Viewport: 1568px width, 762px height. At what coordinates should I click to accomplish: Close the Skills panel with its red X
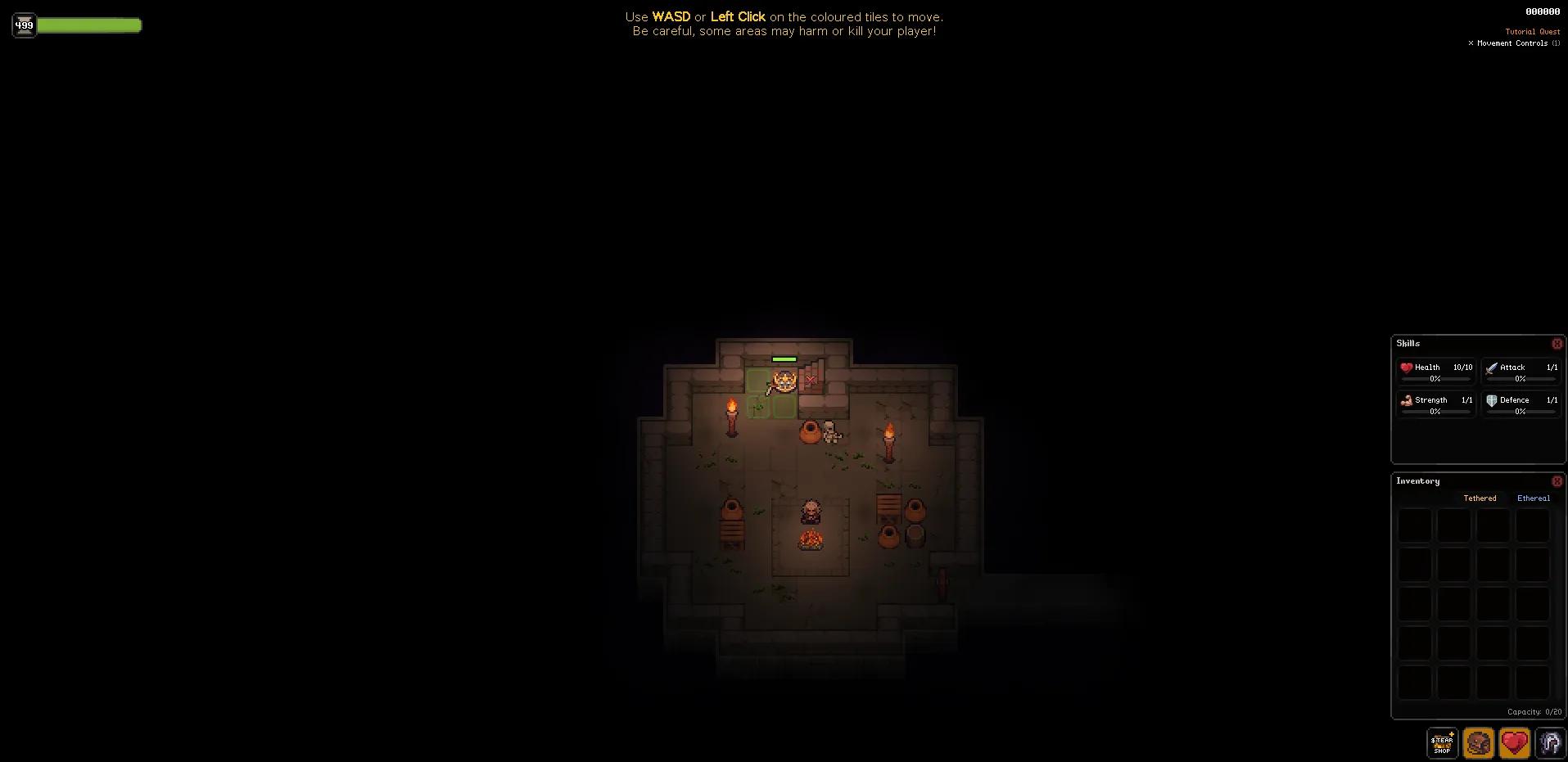pos(1557,344)
